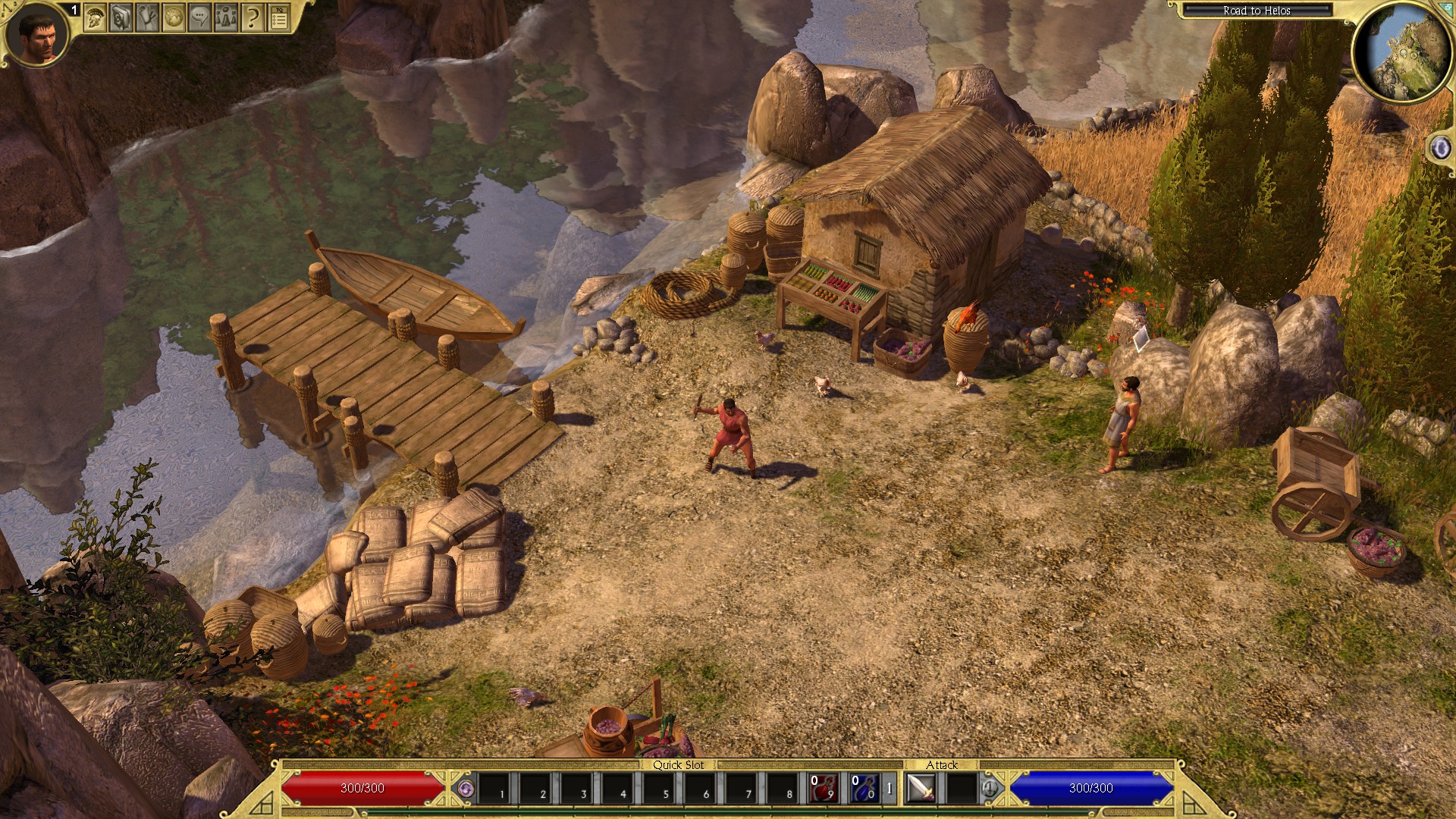Select the sword attack slot
1456x819 pixels.
tap(921, 789)
